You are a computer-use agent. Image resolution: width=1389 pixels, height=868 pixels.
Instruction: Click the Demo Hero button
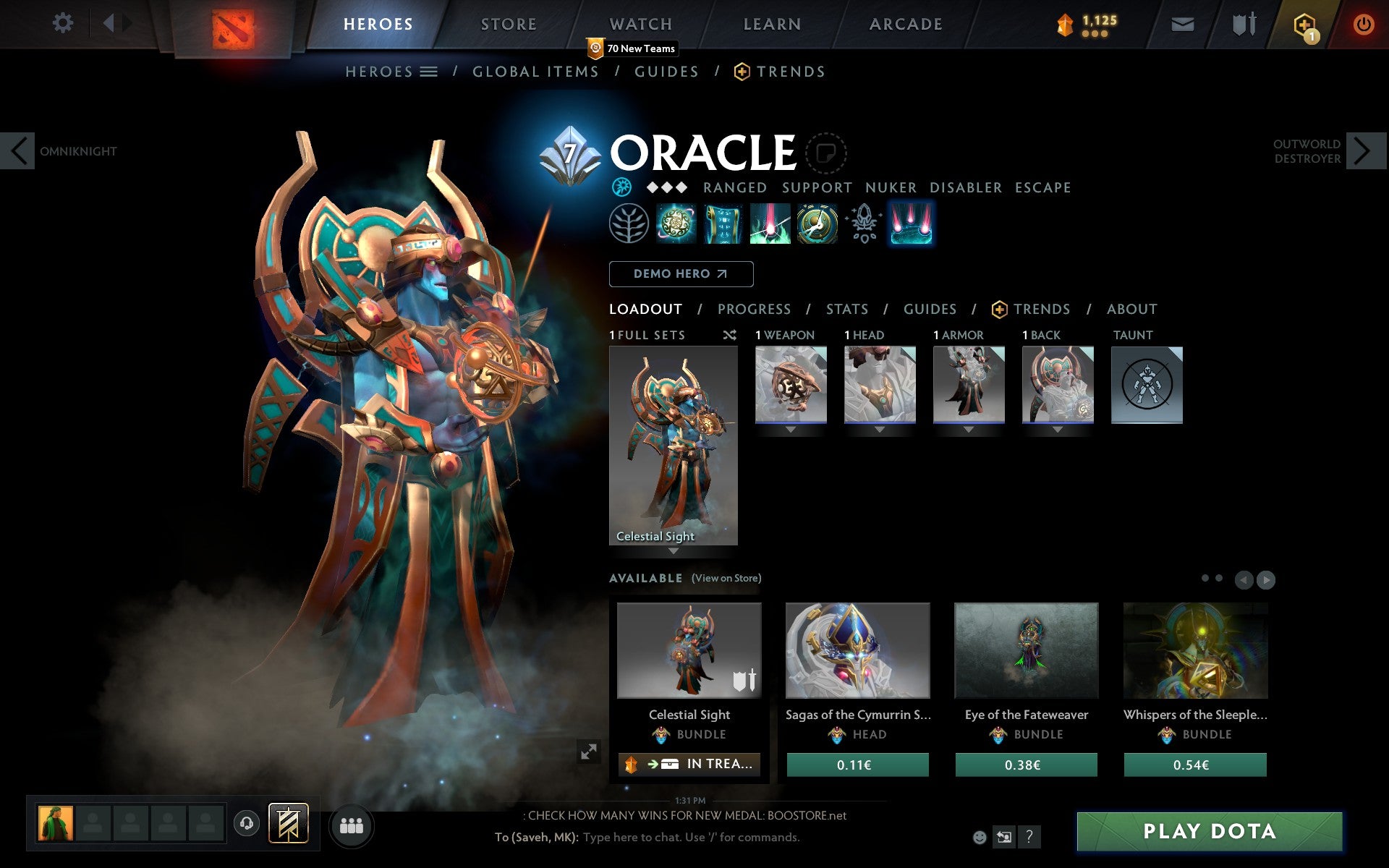click(681, 274)
